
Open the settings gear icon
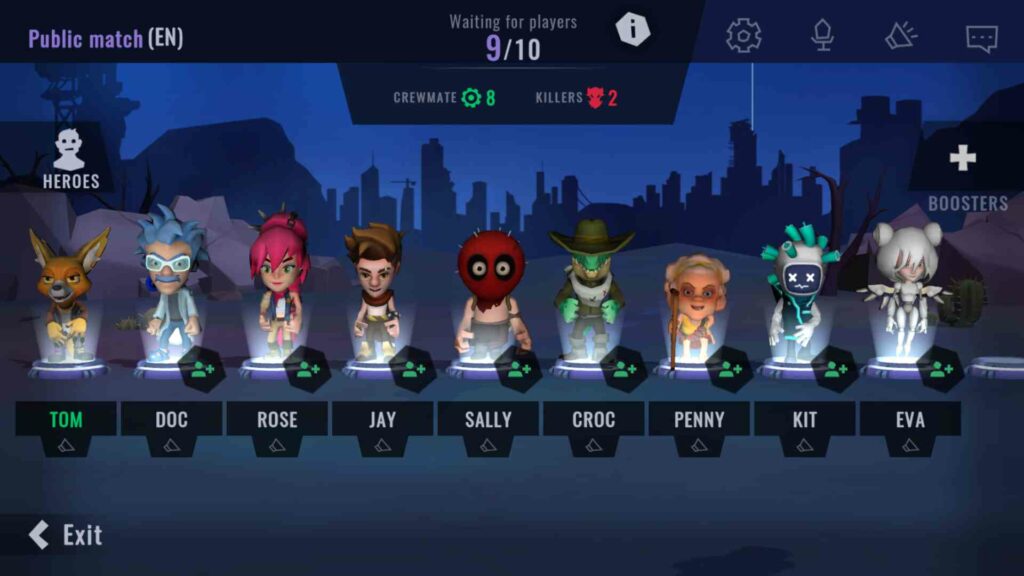click(743, 36)
